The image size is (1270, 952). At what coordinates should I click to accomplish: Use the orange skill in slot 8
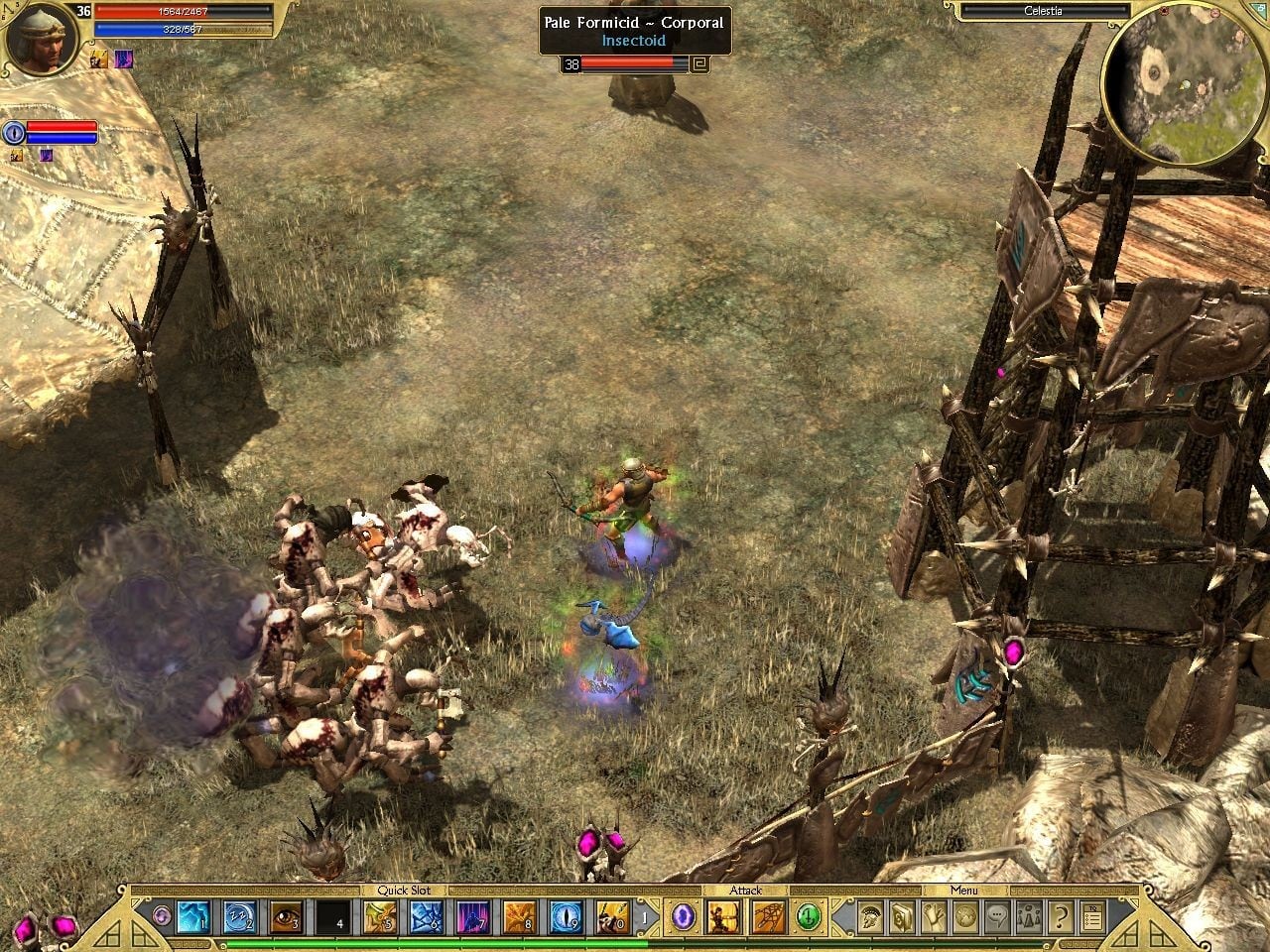[x=519, y=917]
